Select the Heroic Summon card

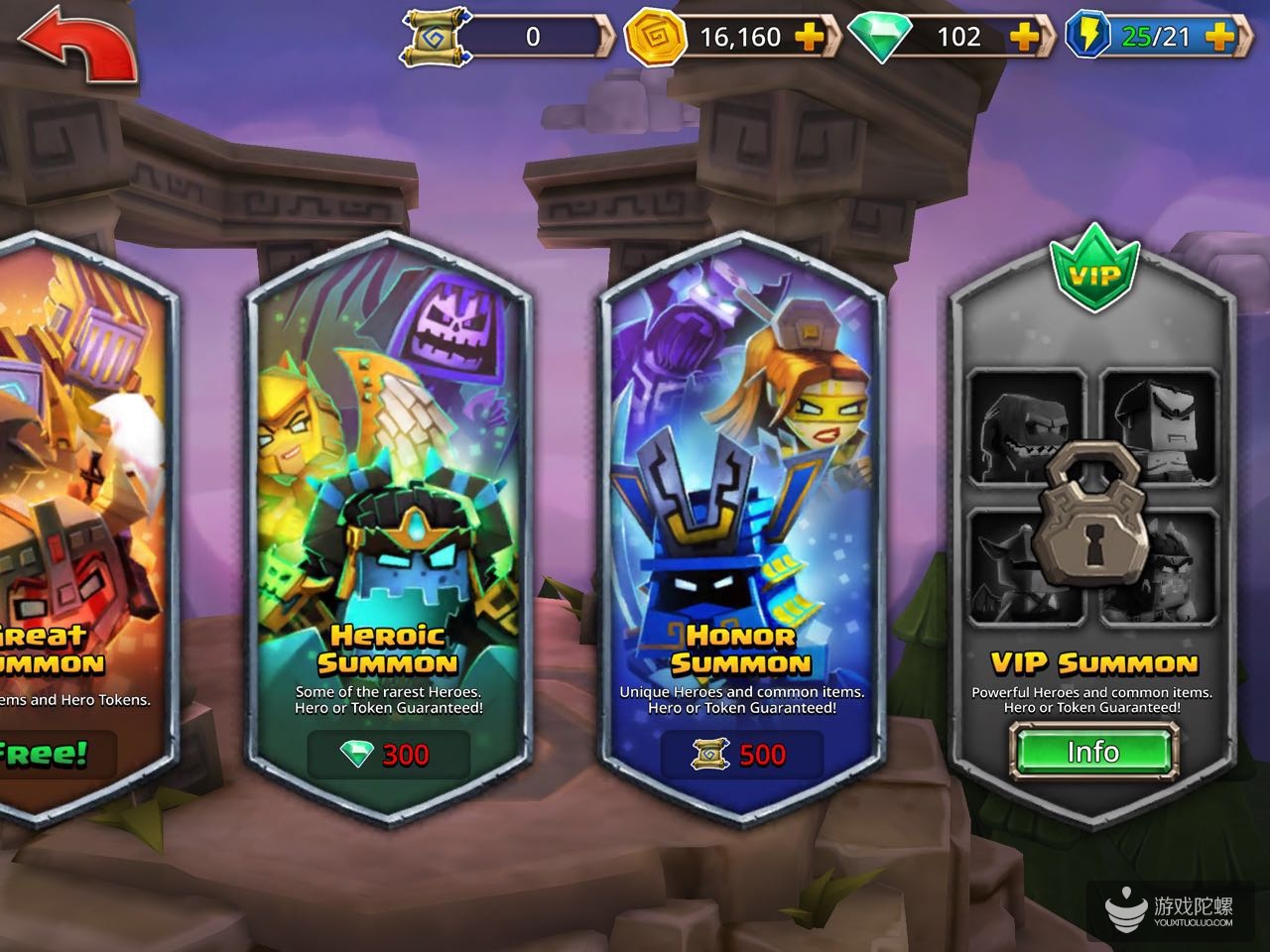[x=388, y=496]
